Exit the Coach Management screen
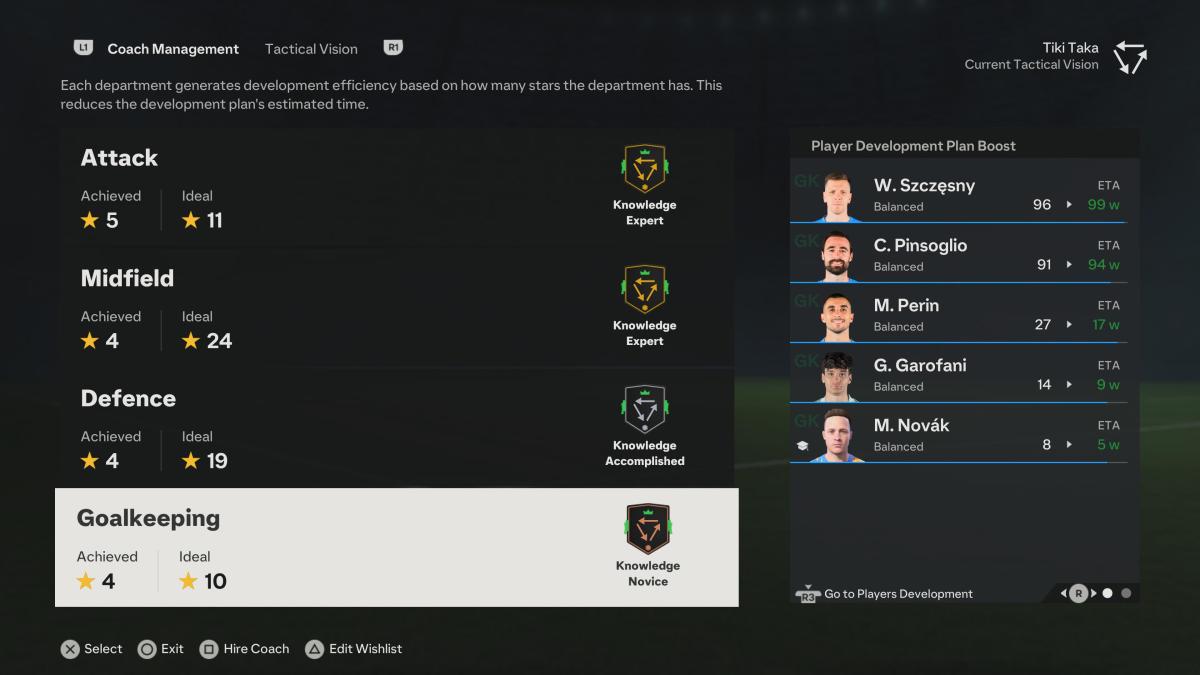 pos(161,649)
